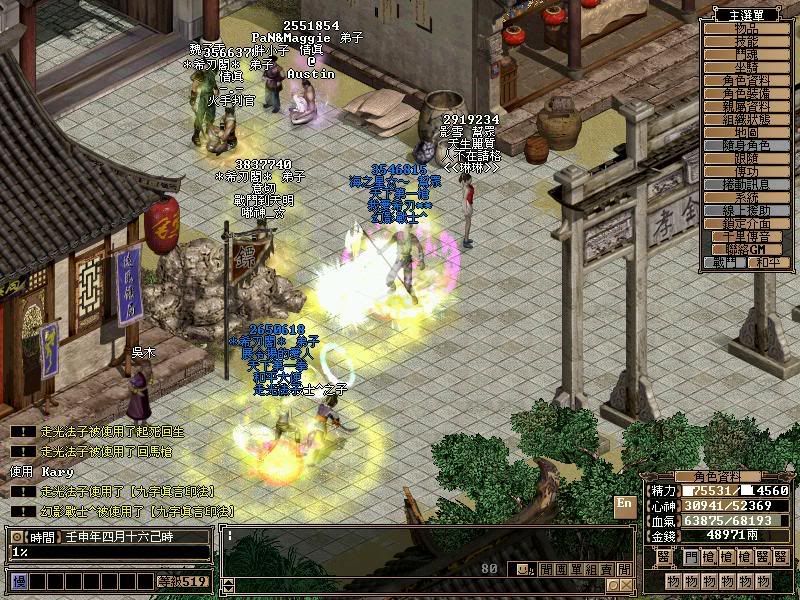Select 隨身角色 in the main menu

tap(747, 146)
